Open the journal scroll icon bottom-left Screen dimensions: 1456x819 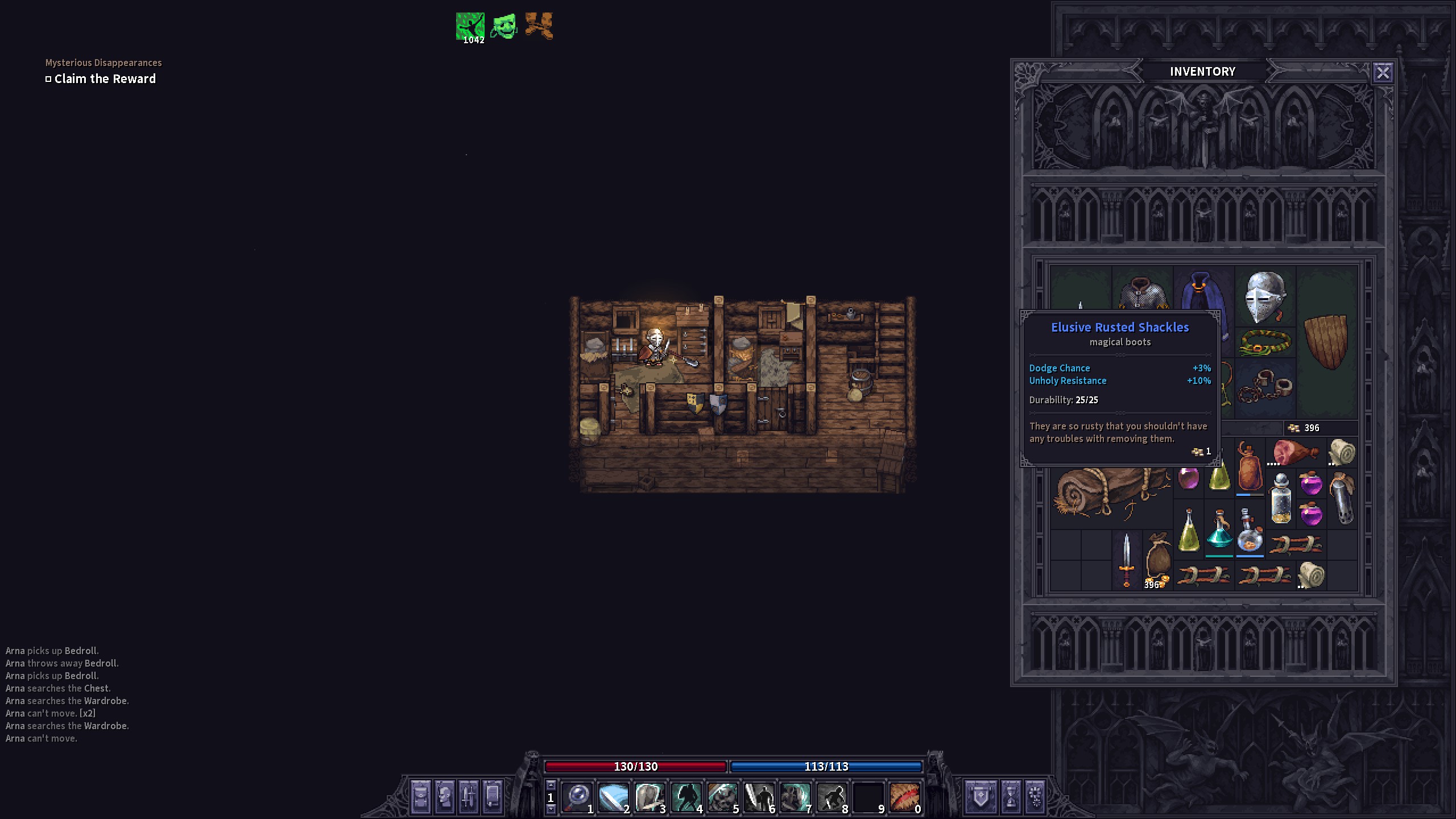pyautogui.click(x=492, y=796)
